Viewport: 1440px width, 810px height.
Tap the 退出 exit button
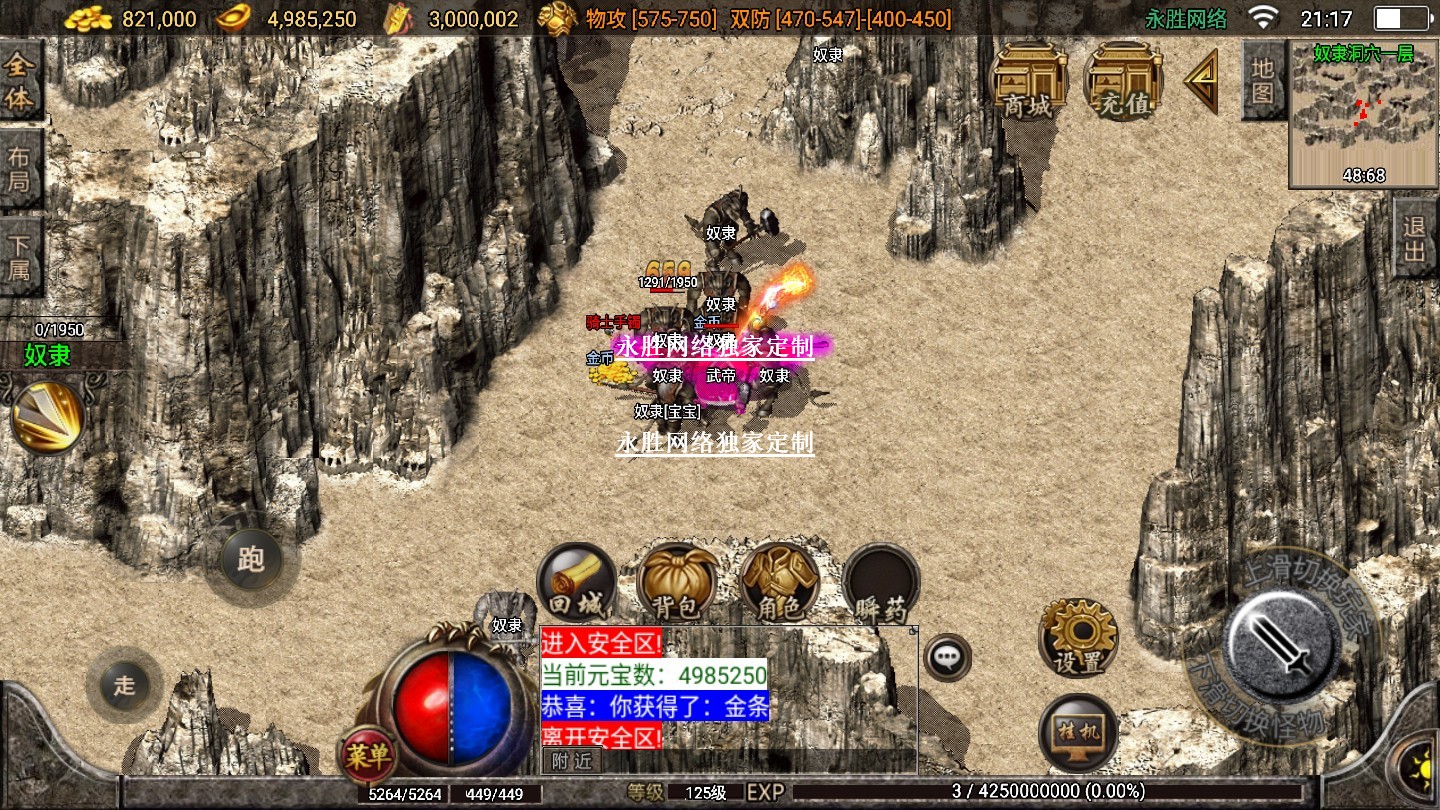pos(1415,239)
